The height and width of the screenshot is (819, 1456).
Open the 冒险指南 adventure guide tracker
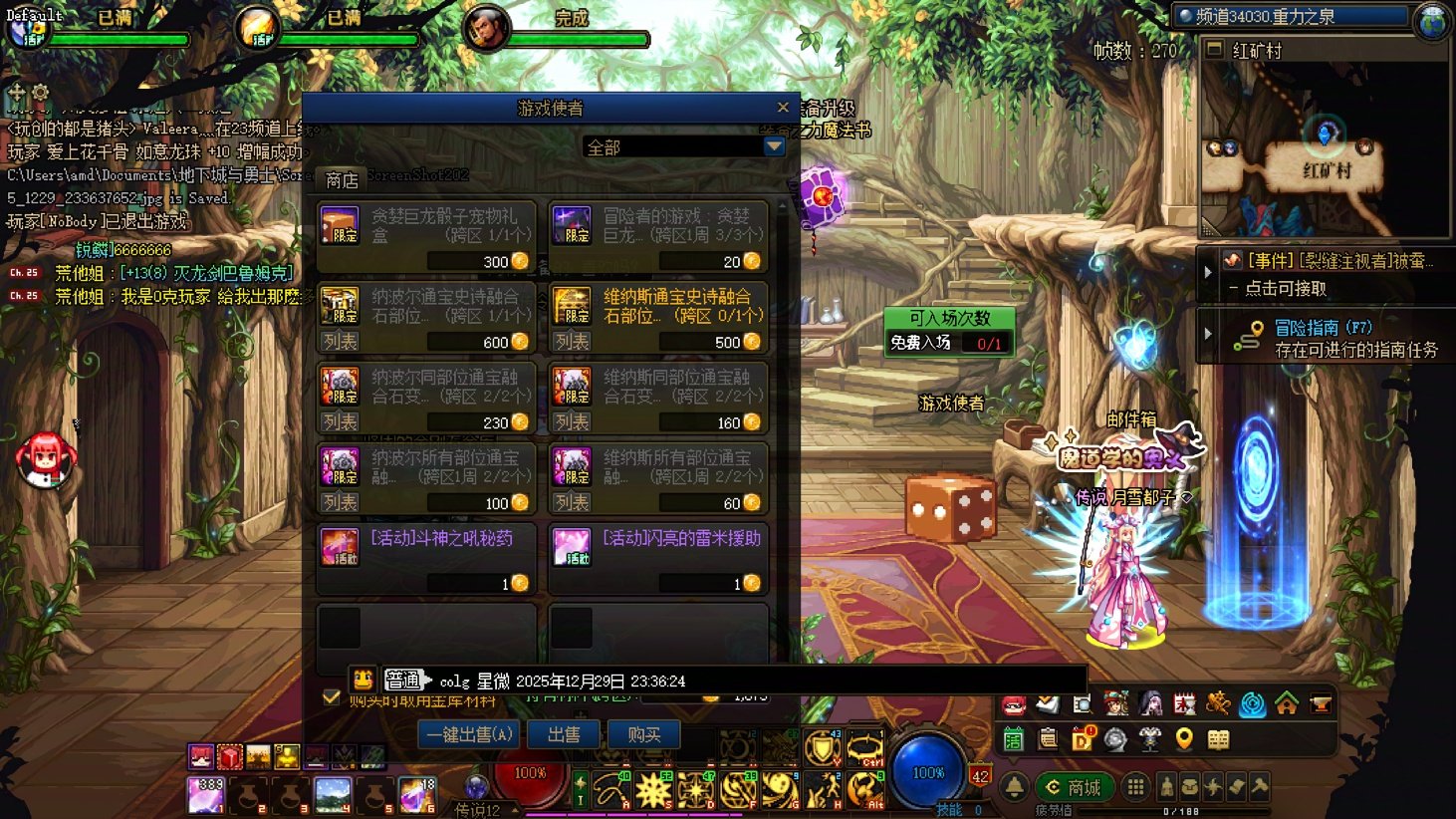tap(1325, 338)
